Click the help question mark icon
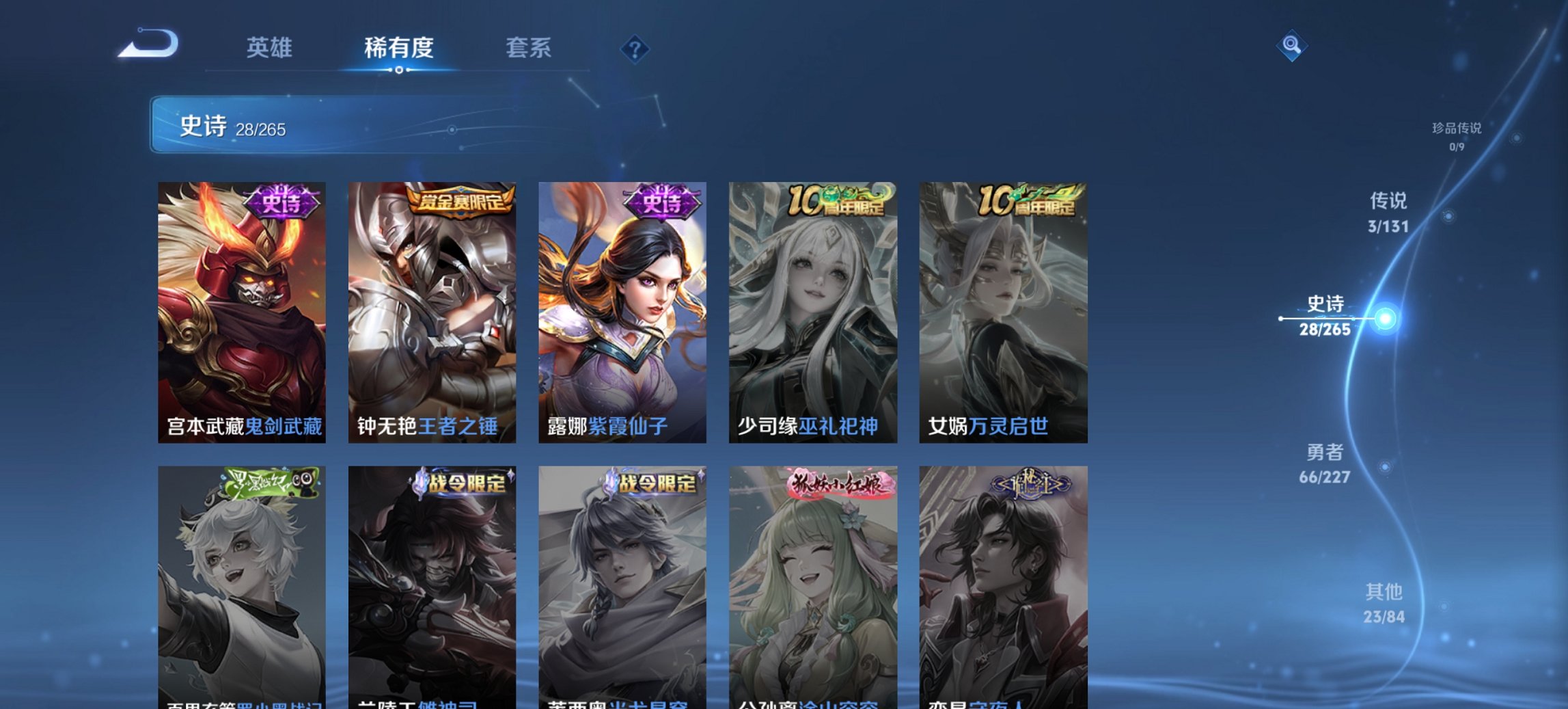This screenshot has height=709, width=1568. point(635,48)
